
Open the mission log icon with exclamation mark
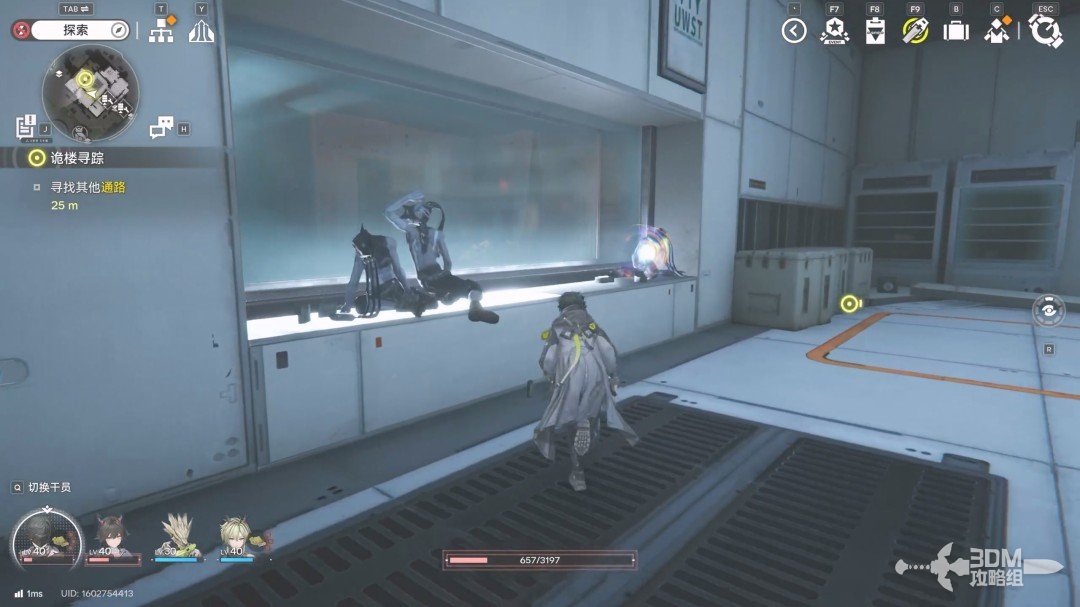click(x=27, y=127)
